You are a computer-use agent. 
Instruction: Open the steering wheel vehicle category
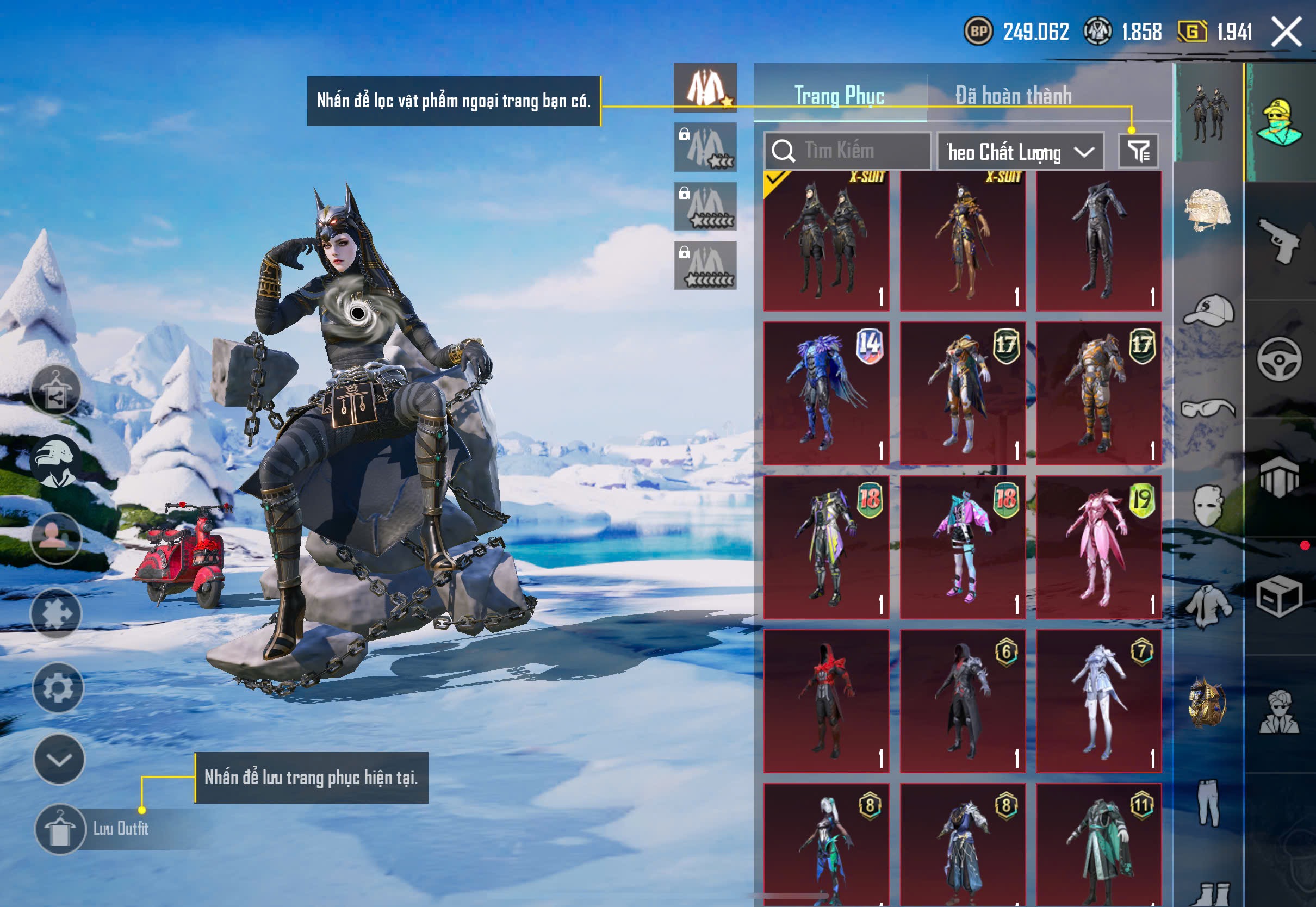(1279, 359)
